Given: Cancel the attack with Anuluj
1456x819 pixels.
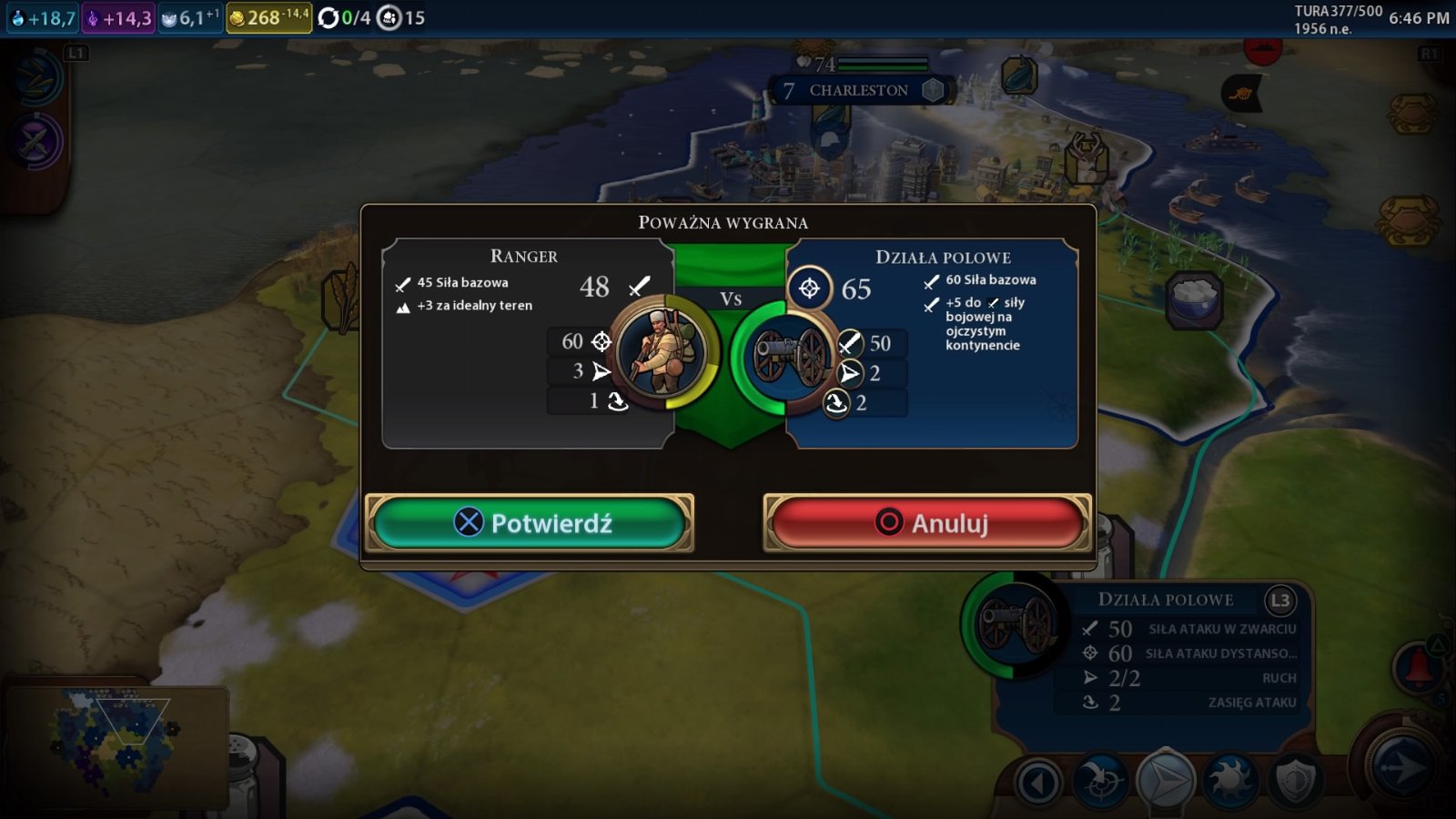Looking at the screenshot, I should [x=927, y=522].
